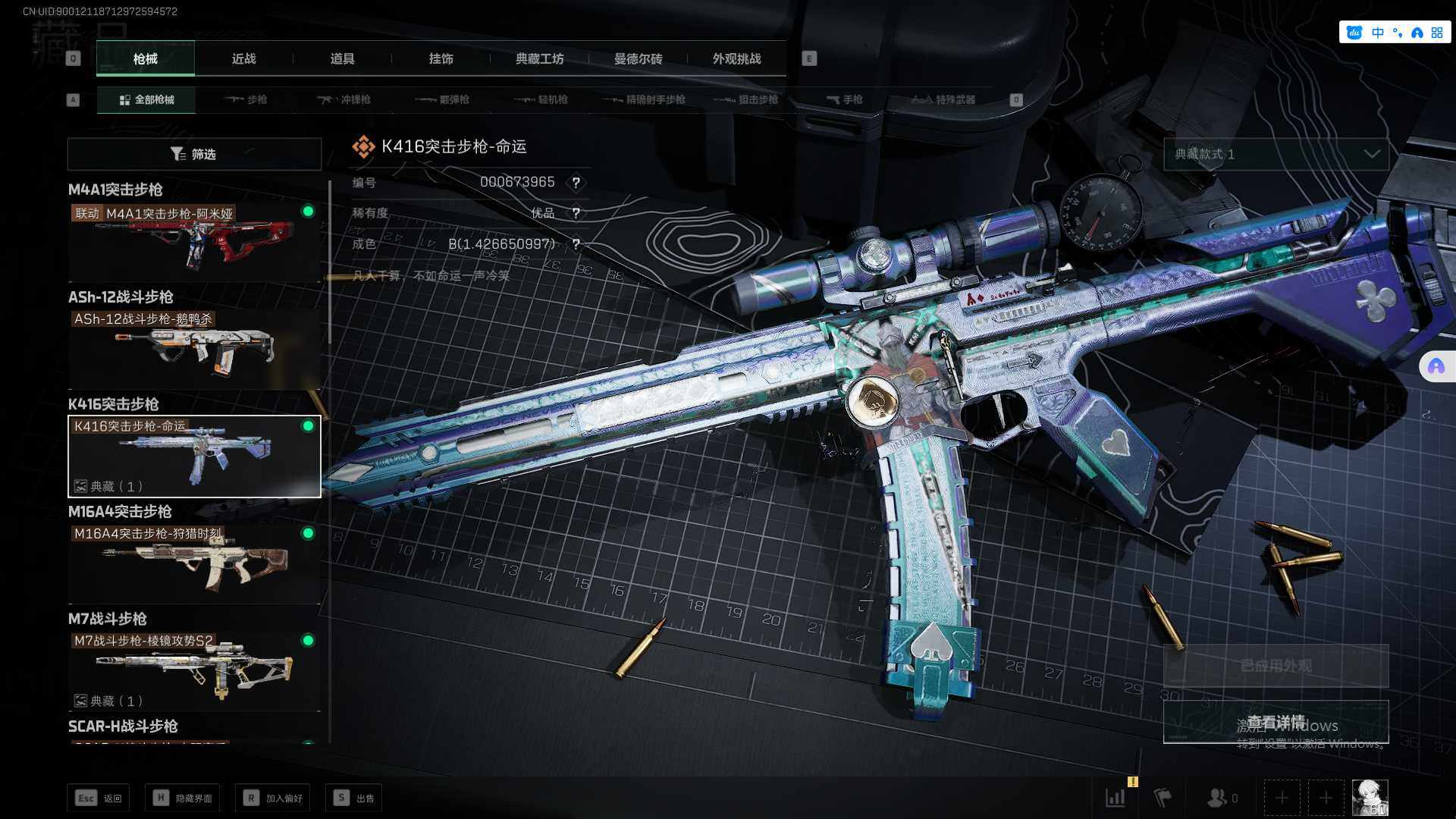Click the 返回 back button
The width and height of the screenshot is (1456, 819).
pyautogui.click(x=99, y=798)
